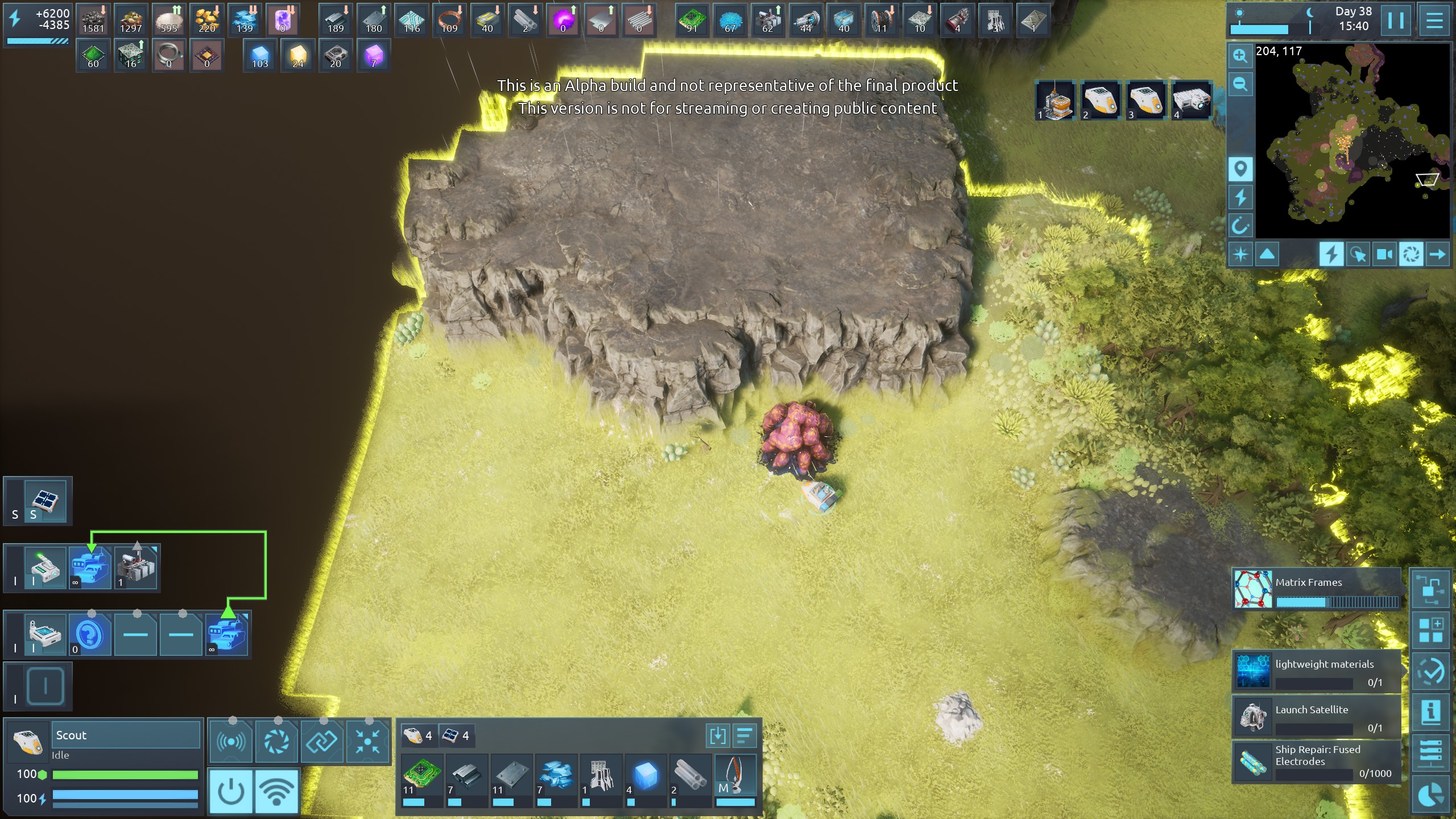Open the hamburger main menu

(x=1434, y=20)
